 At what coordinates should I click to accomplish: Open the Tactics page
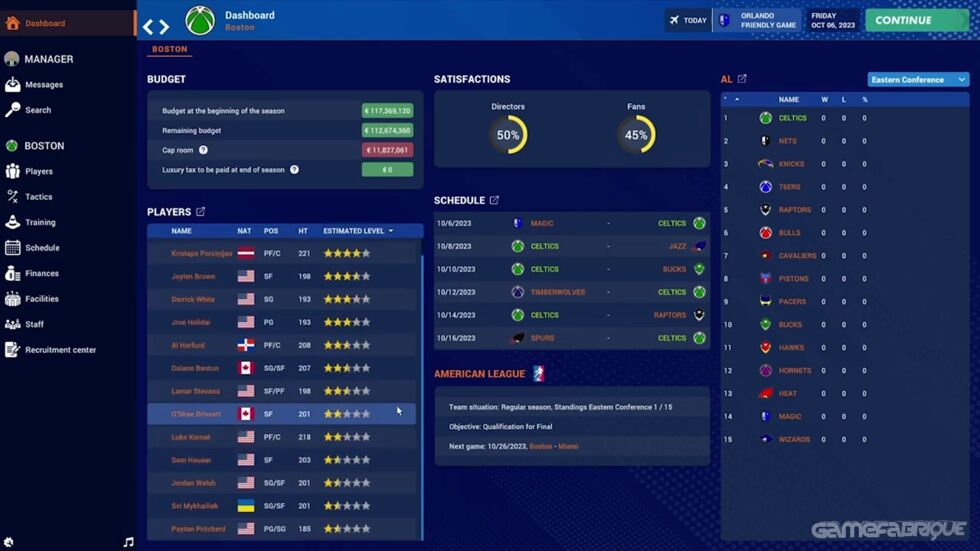[x=39, y=197]
